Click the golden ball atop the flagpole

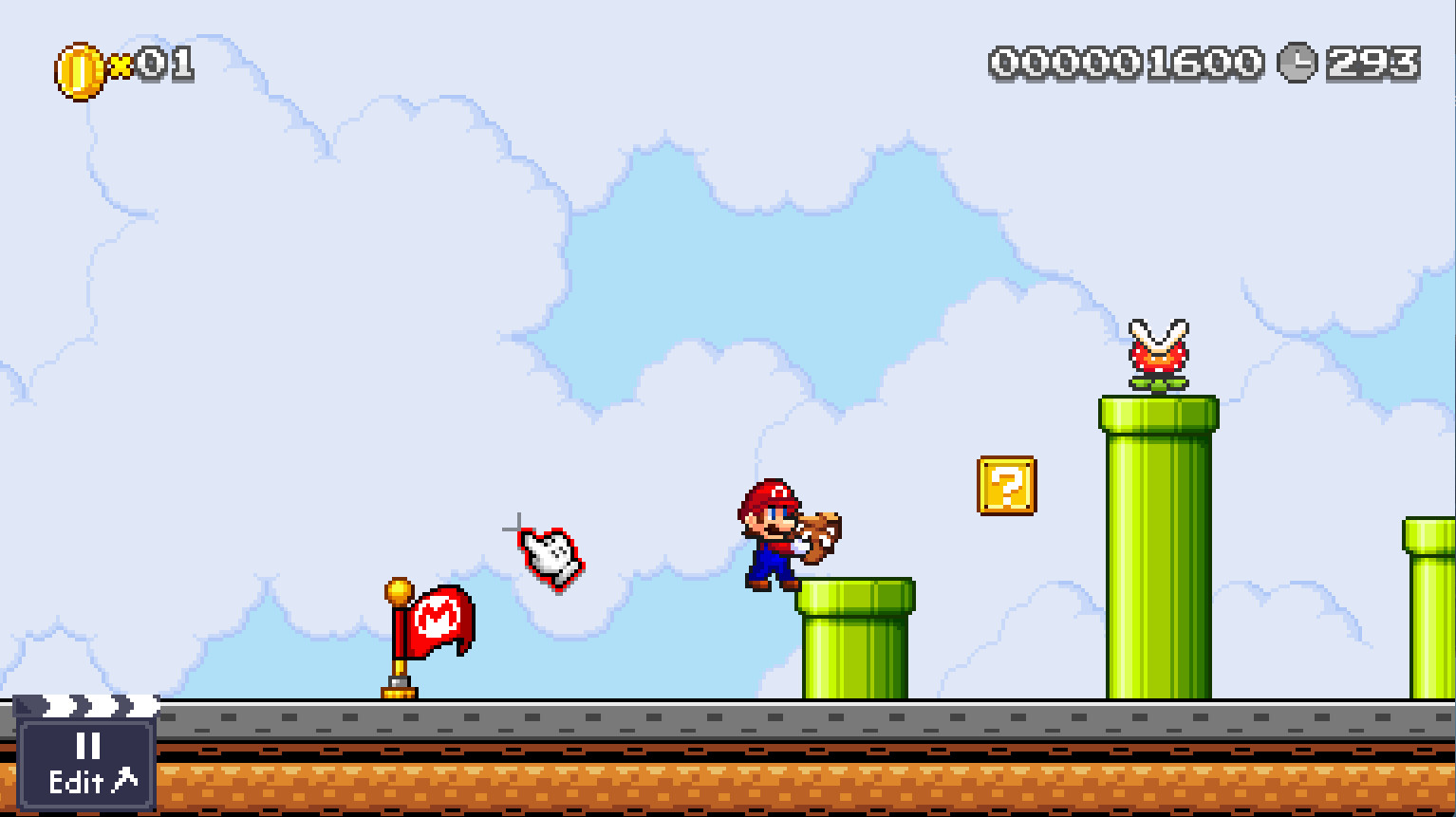(x=400, y=593)
